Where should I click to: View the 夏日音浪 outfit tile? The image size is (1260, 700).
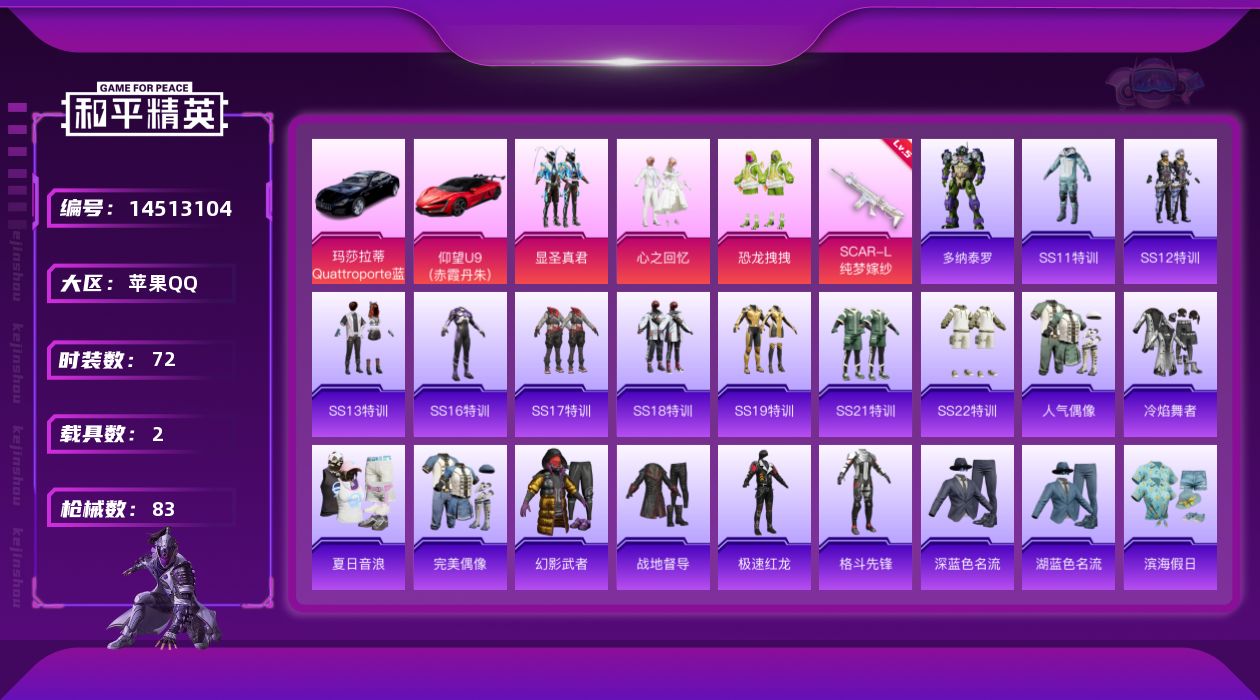click(358, 517)
